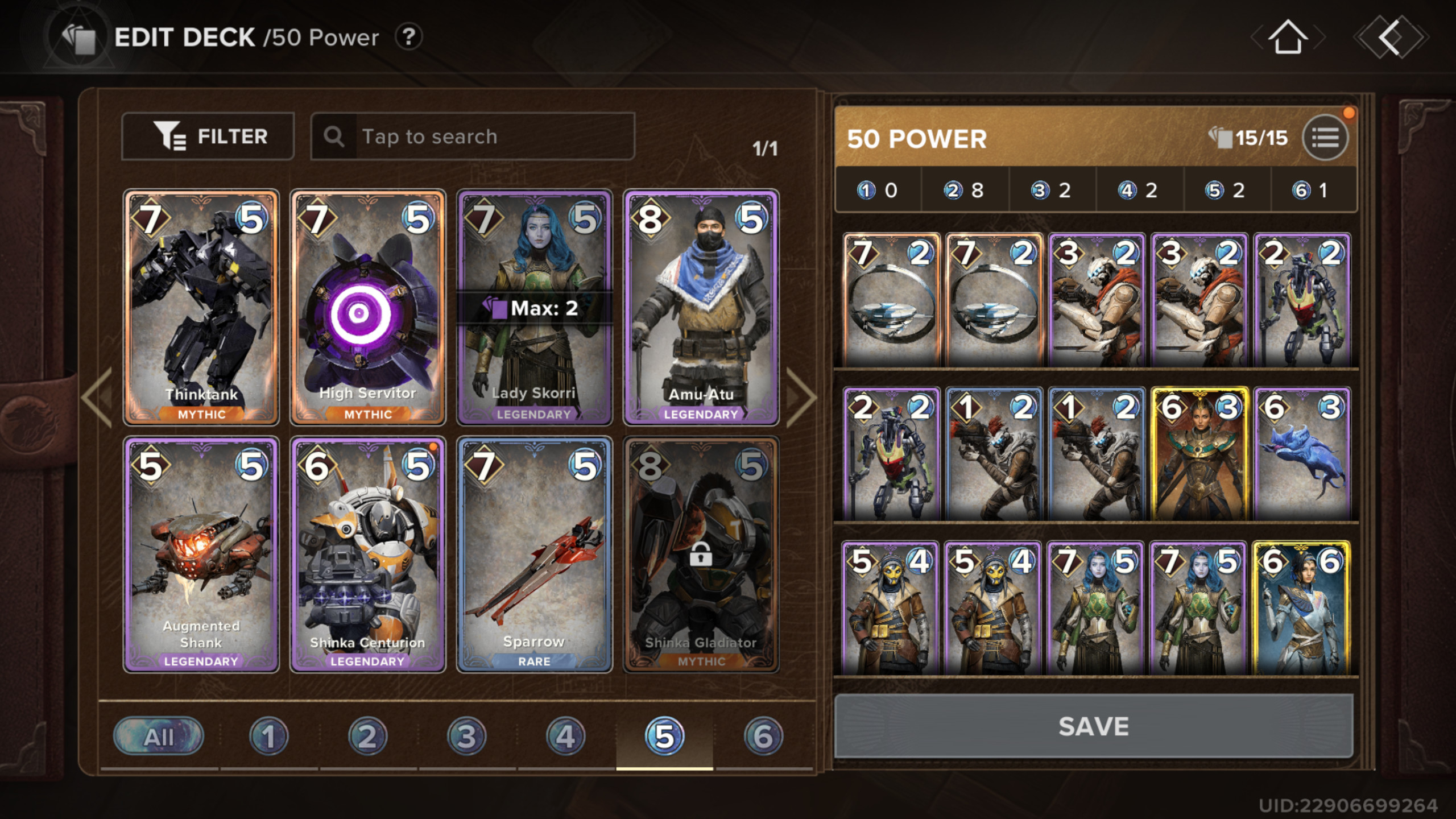Click the Tap to search field
Image resolution: width=1456 pixels, height=819 pixels.
(x=472, y=136)
